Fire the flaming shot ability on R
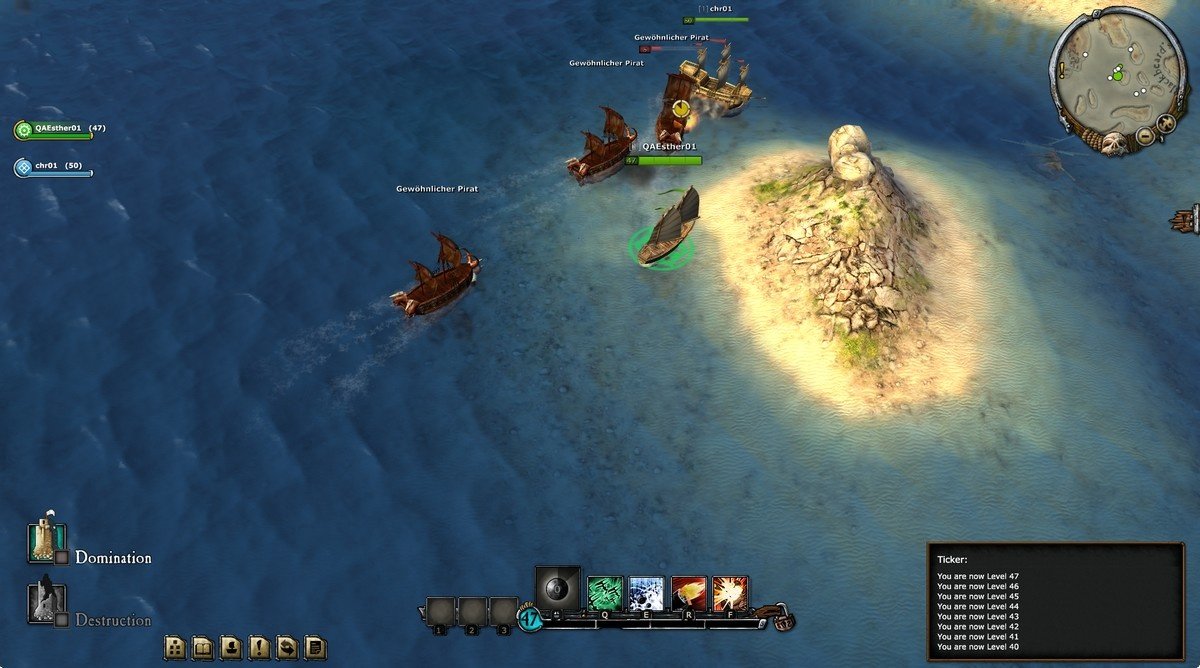The width and height of the screenshot is (1200, 668). coord(689,593)
